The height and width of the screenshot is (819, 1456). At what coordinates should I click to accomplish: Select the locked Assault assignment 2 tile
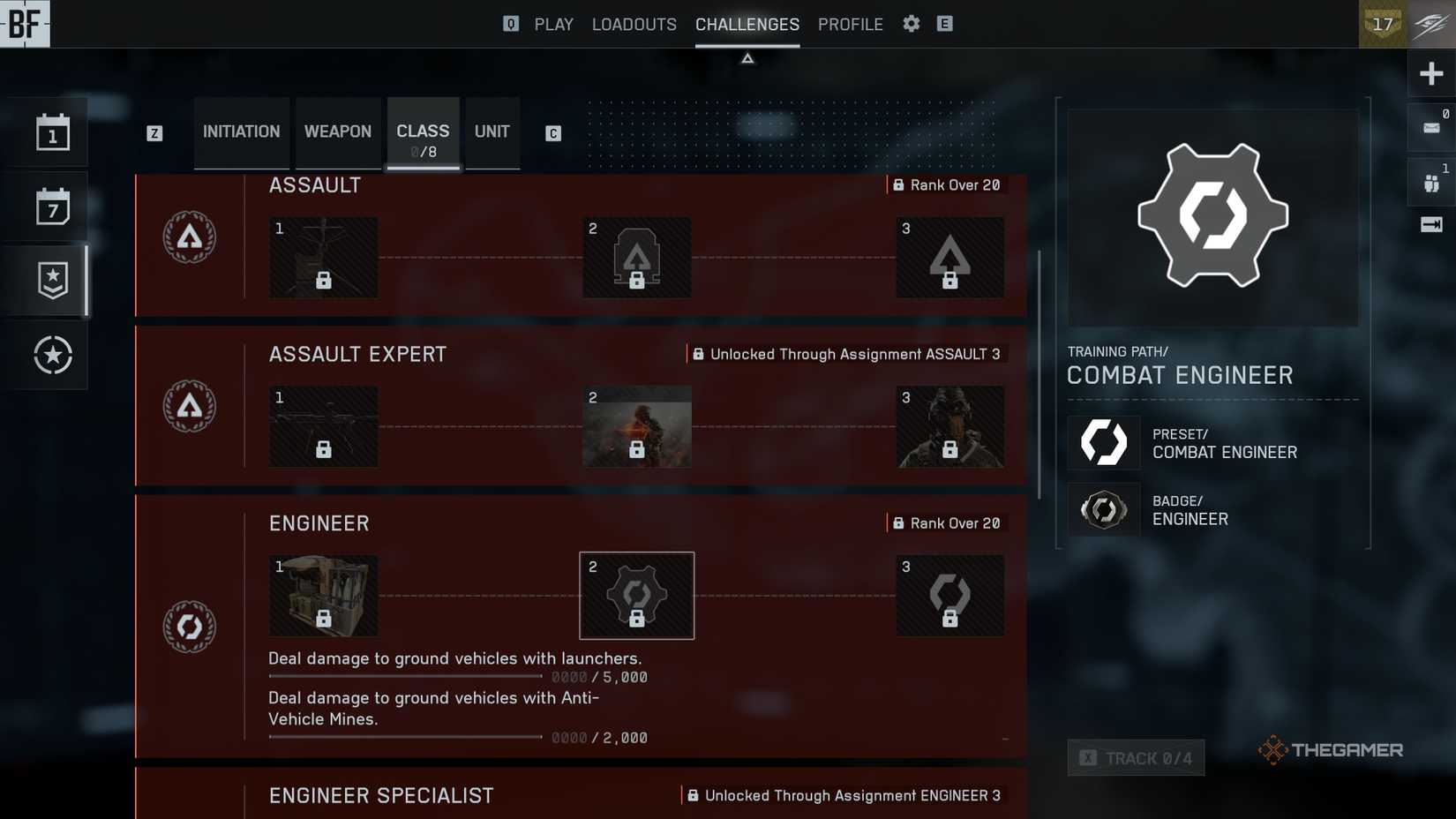(x=636, y=257)
